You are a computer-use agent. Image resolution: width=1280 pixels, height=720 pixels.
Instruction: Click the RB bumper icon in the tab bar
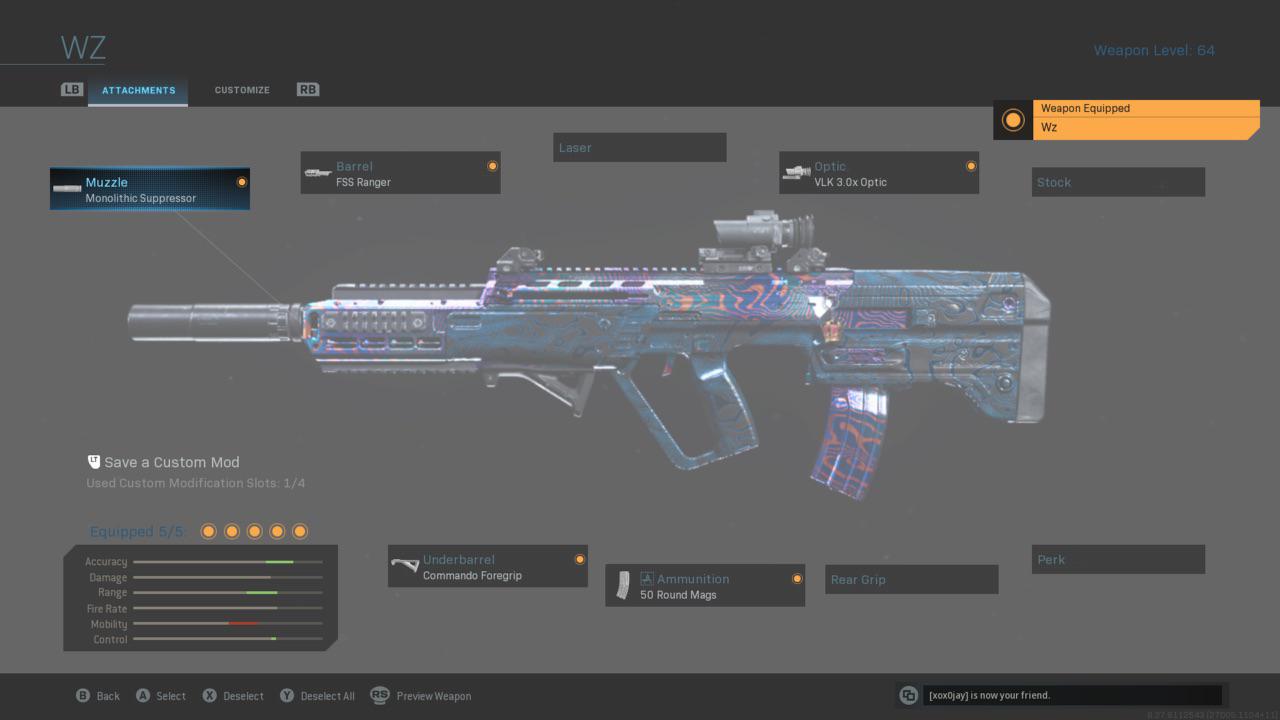pos(307,89)
